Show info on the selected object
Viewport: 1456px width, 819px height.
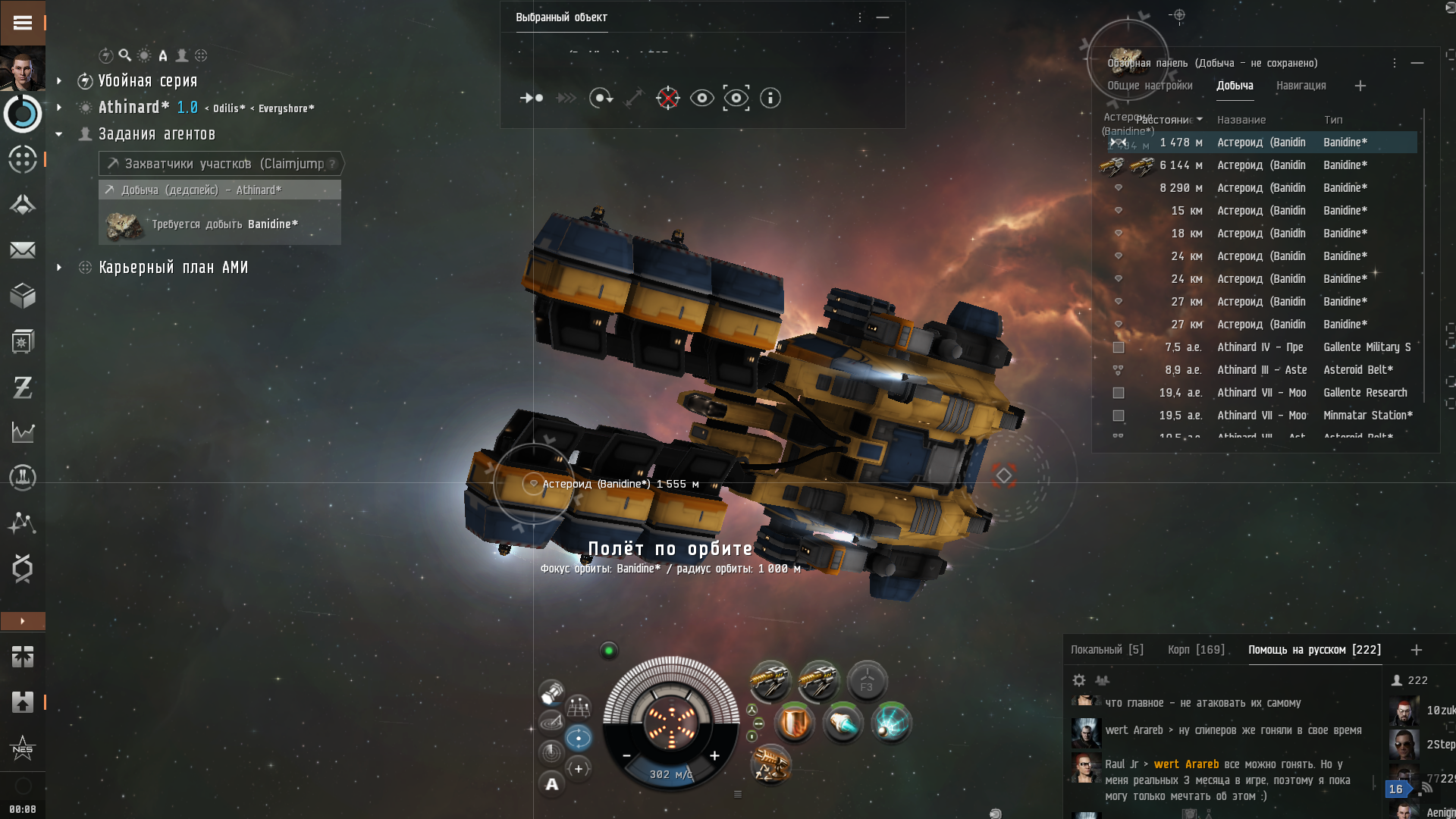click(770, 98)
